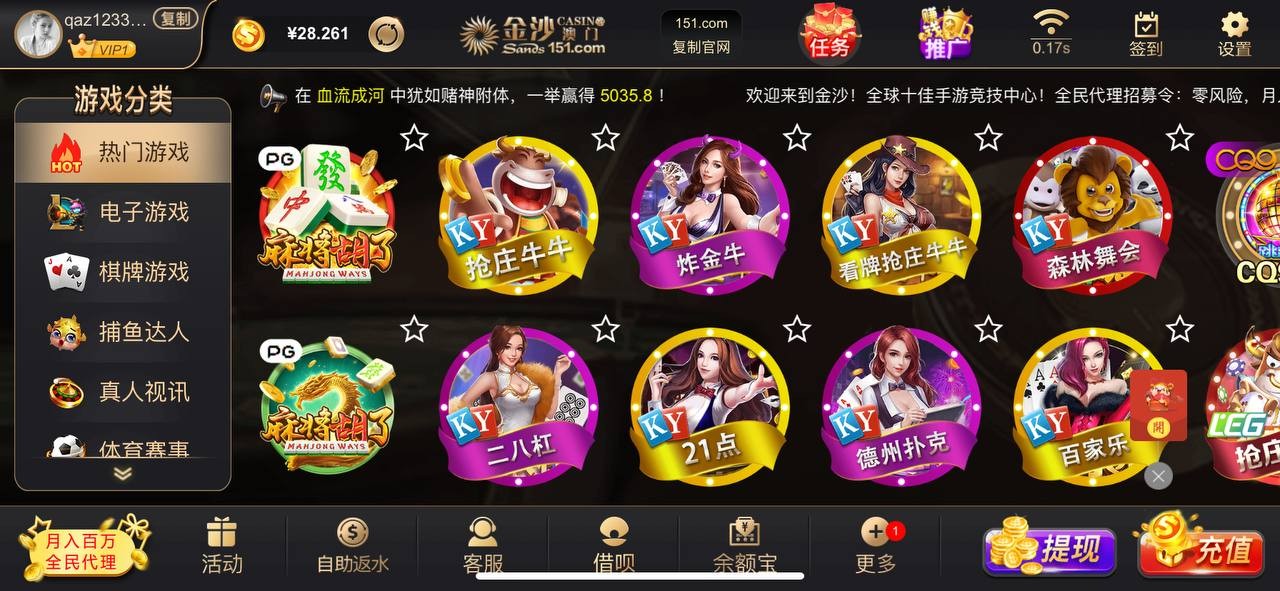
Task: Show the 真人视讯 live category
Action: [x=123, y=392]
